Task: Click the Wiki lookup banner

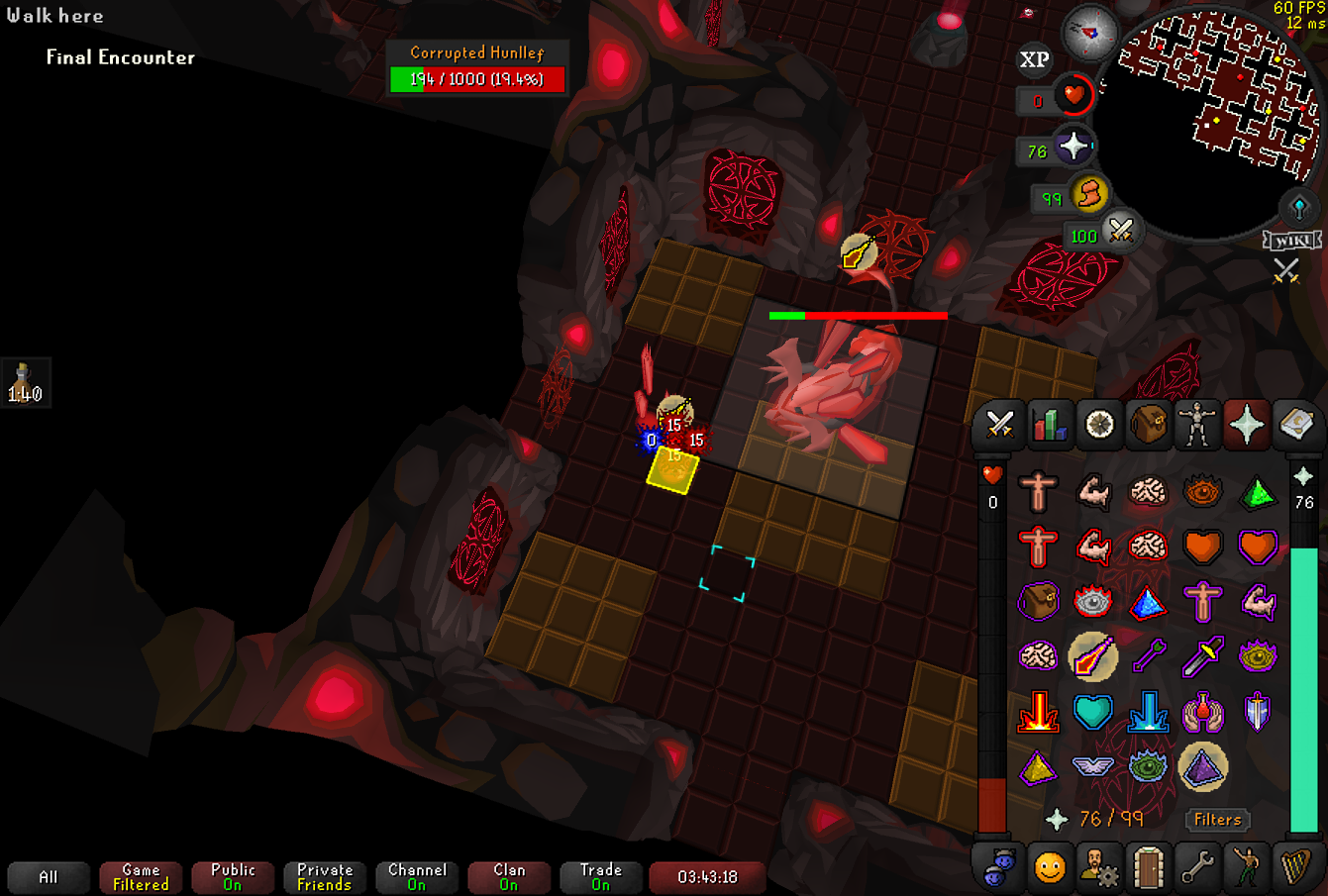Action: (x=1291, y=241)
